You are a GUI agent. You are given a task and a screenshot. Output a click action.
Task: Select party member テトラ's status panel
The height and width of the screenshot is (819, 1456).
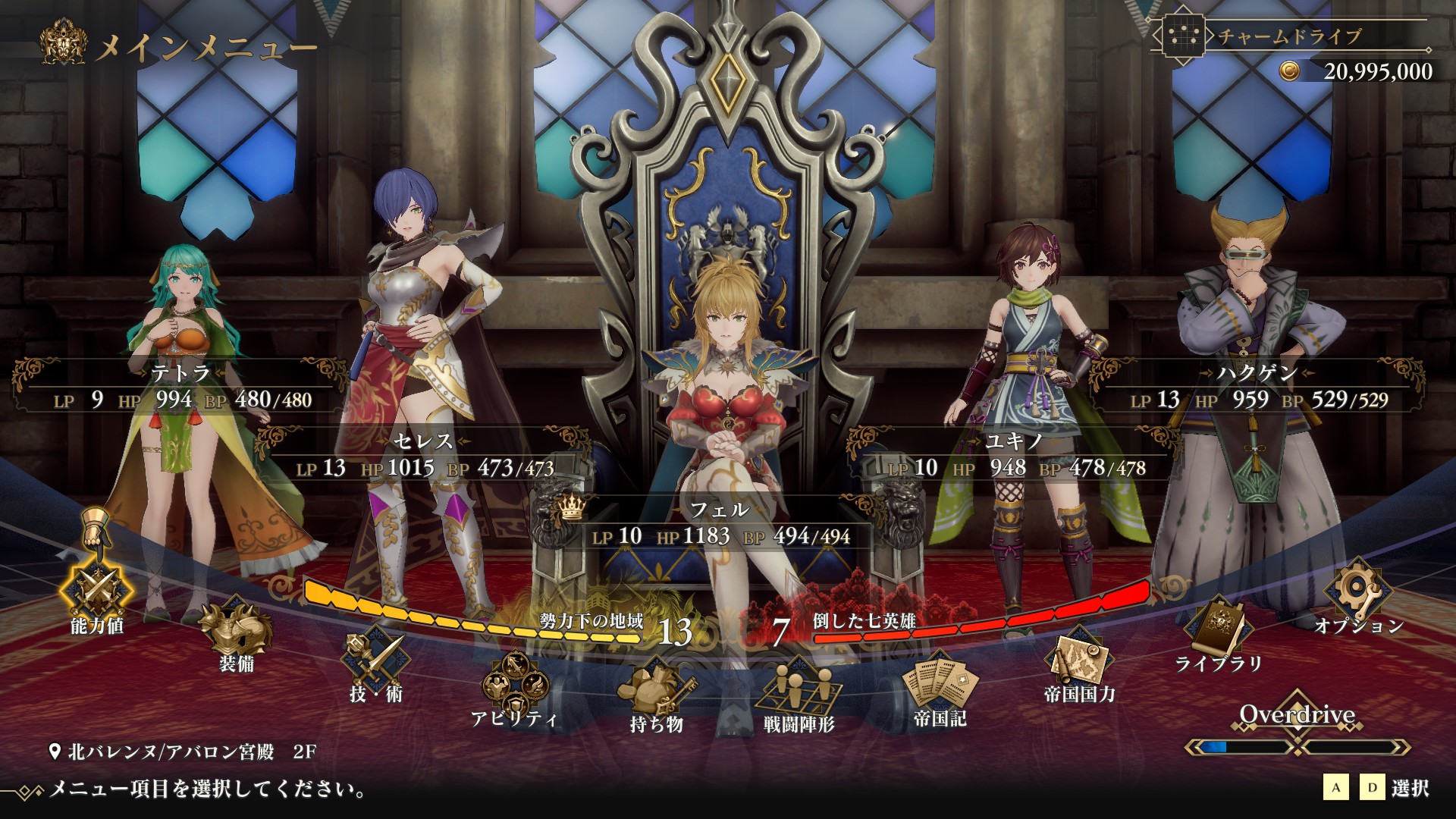(x=180, y=387)
